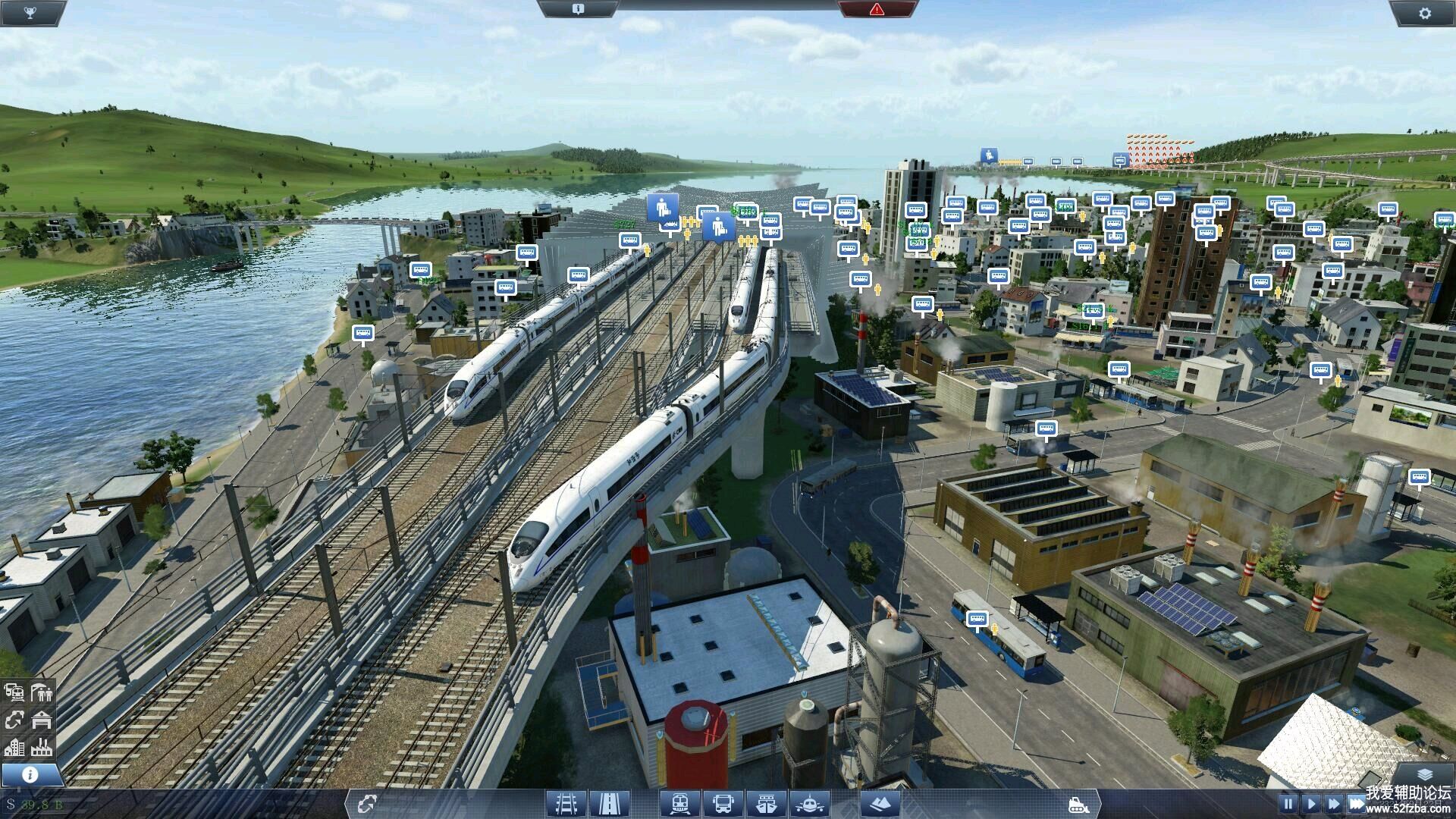The width and height of the screenshot is (1456, 819).
Task: Open the trophy achievements panel
Action: [x=30, y=12]
